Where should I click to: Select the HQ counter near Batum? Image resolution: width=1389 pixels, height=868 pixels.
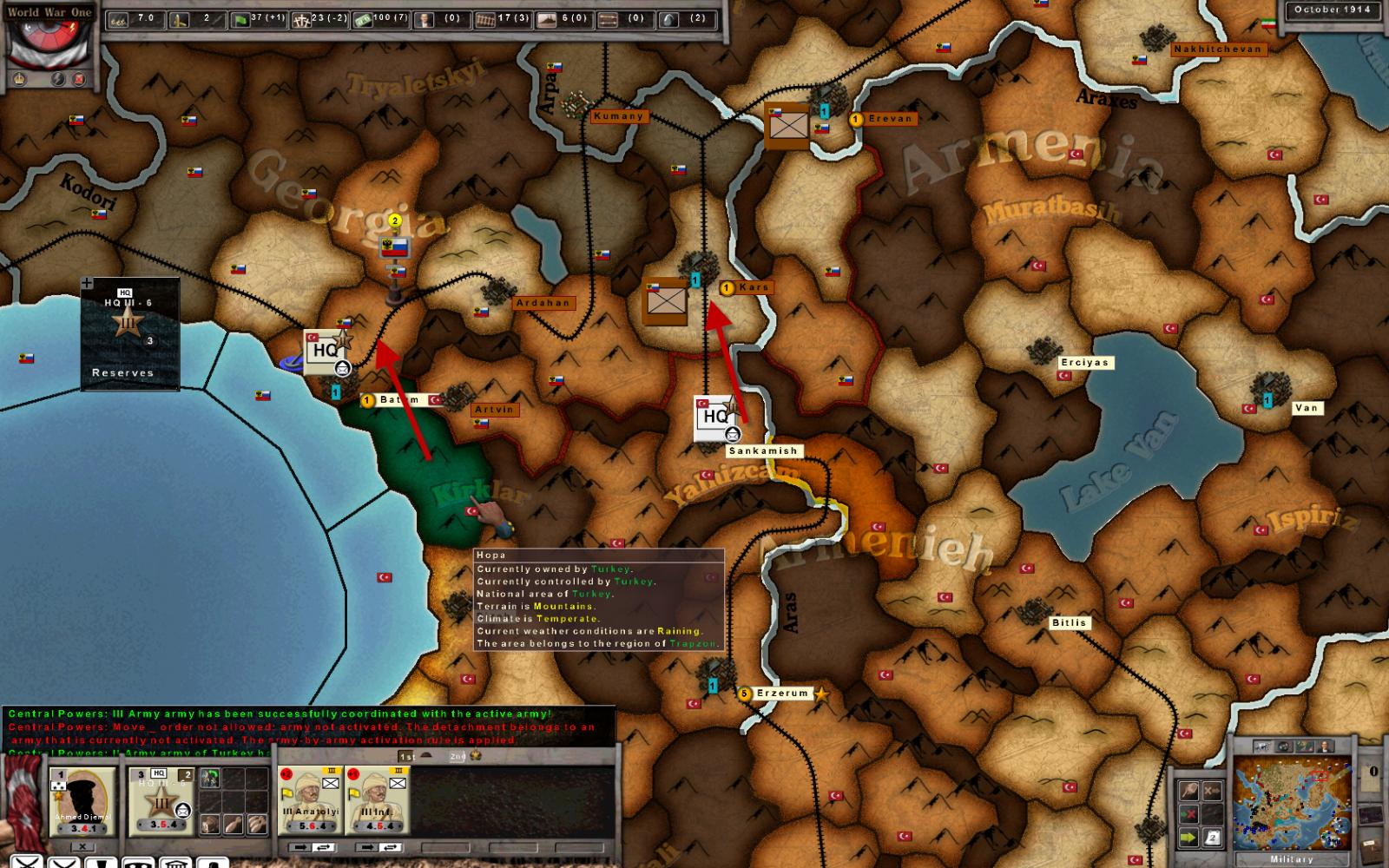326,352
